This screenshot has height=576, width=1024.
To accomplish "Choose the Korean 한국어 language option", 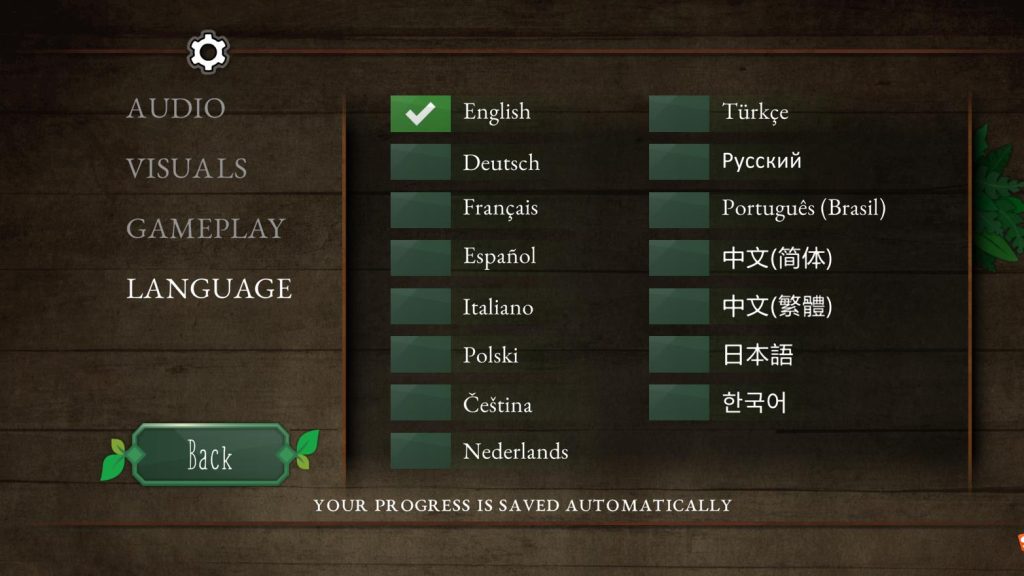I will click(x=679, y=404).
